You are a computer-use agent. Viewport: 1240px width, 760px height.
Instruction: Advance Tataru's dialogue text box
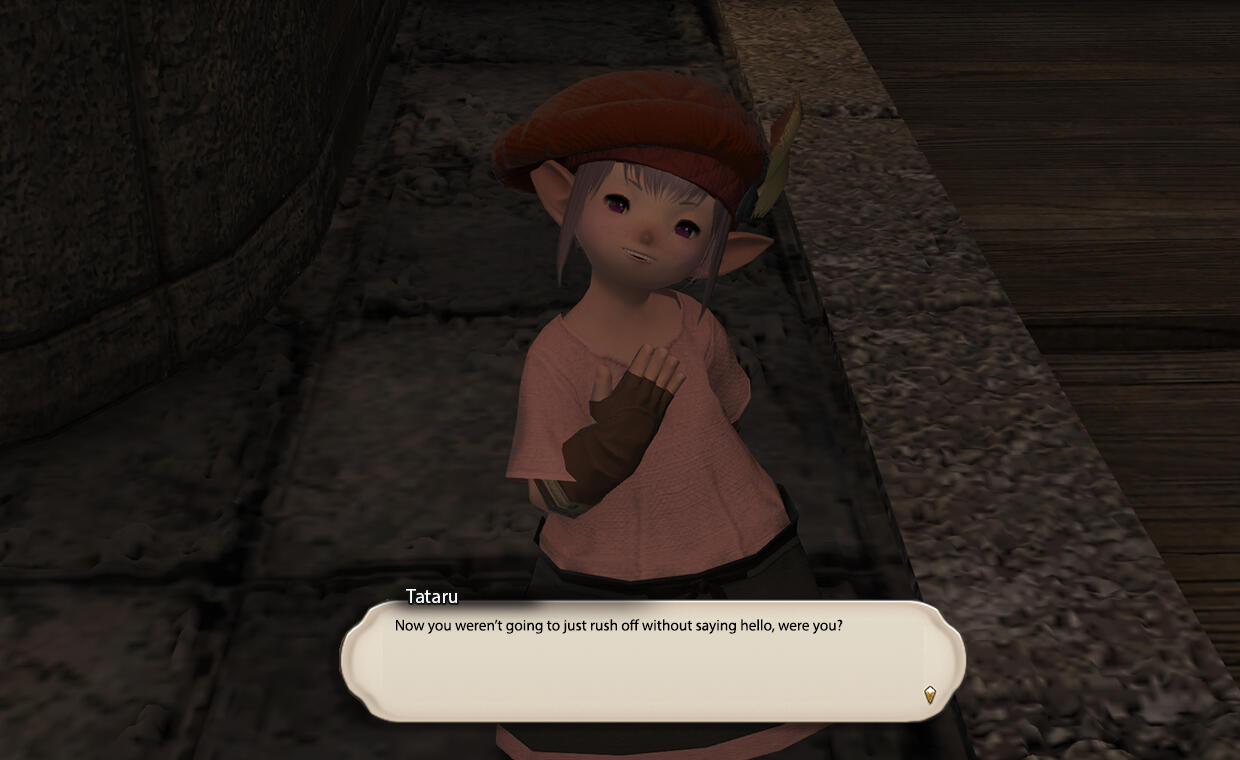[x=652, y=662]
